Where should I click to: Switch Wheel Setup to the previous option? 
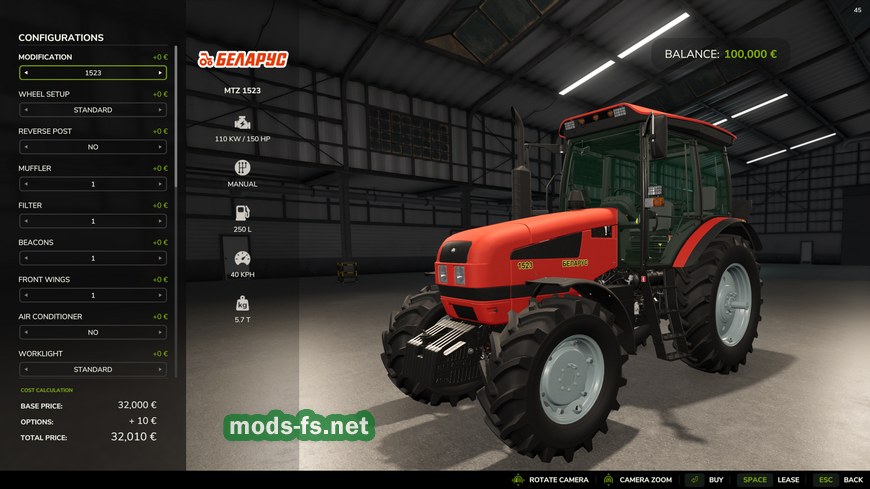click(26, 110)
